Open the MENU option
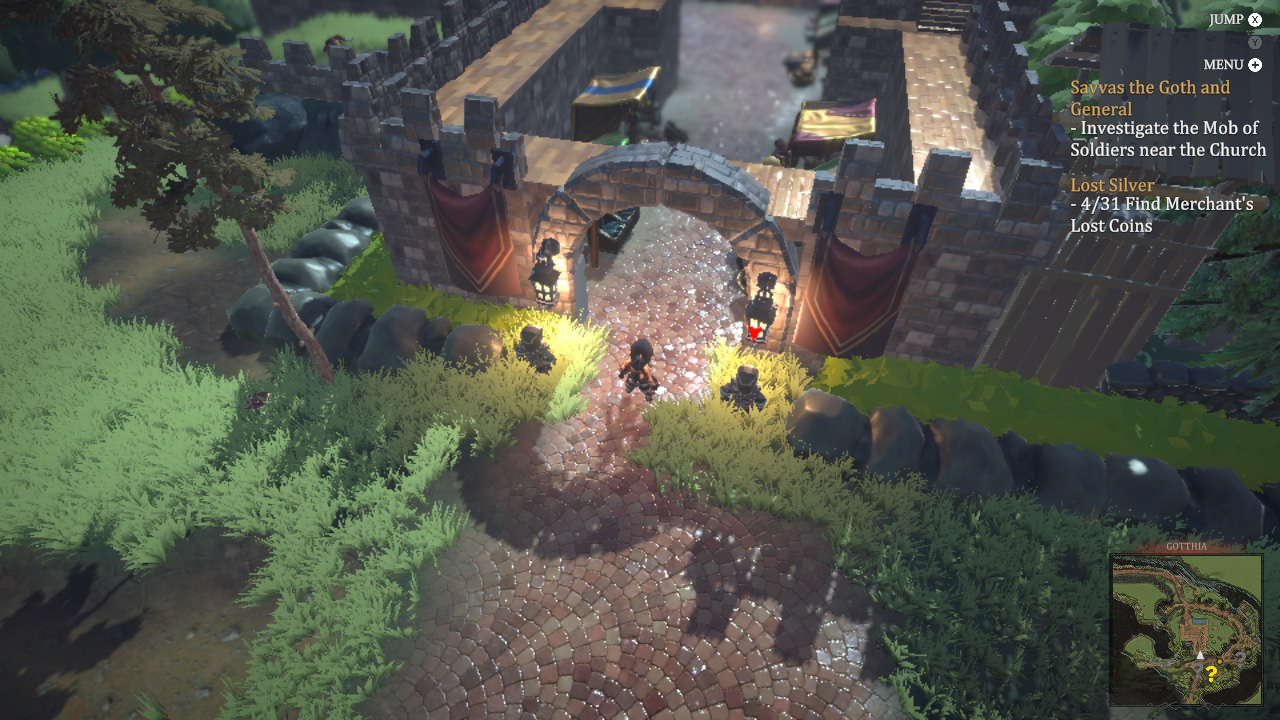 coord(1223,64)
